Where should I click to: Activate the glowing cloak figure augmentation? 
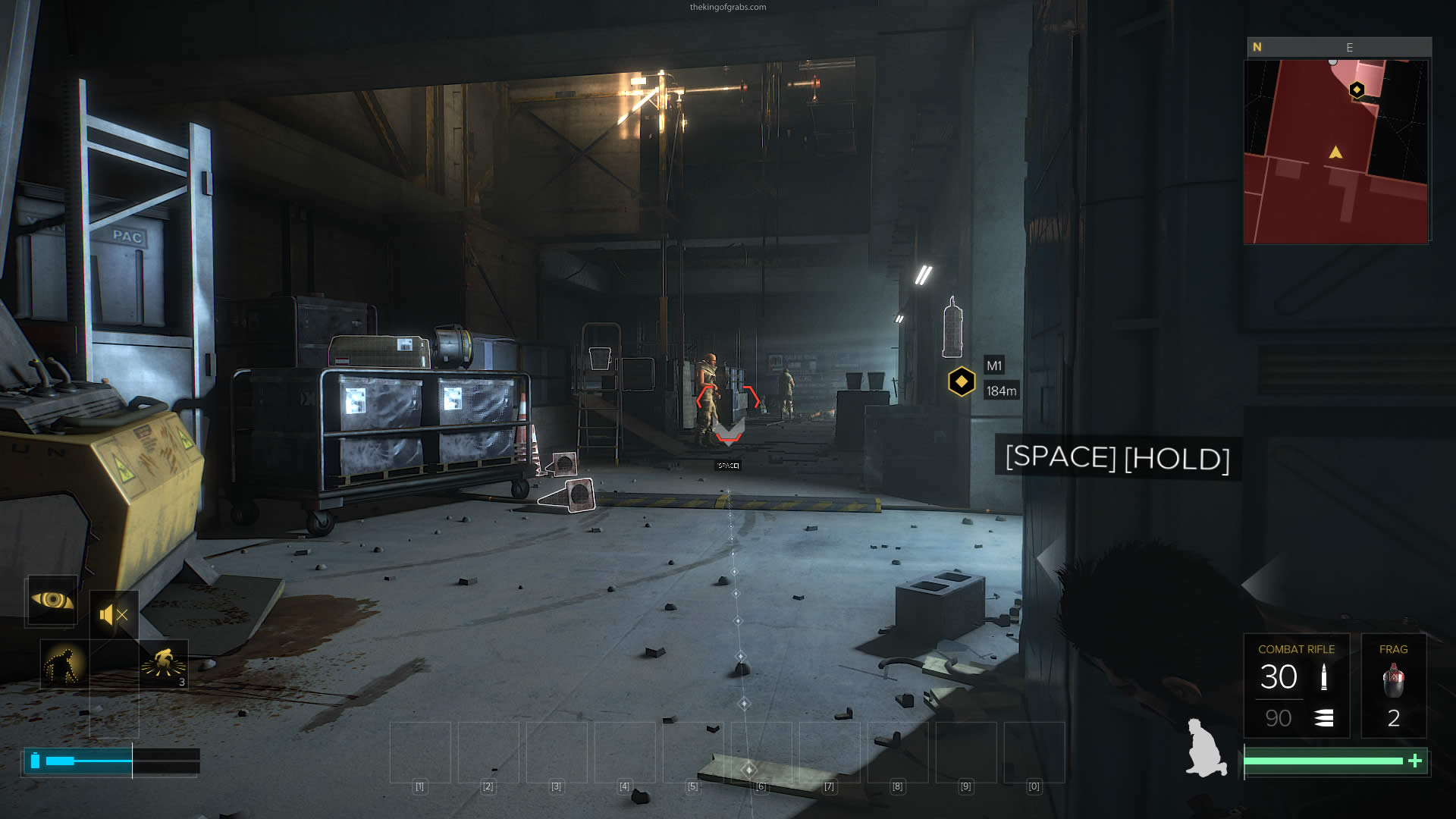pos(64,664)
